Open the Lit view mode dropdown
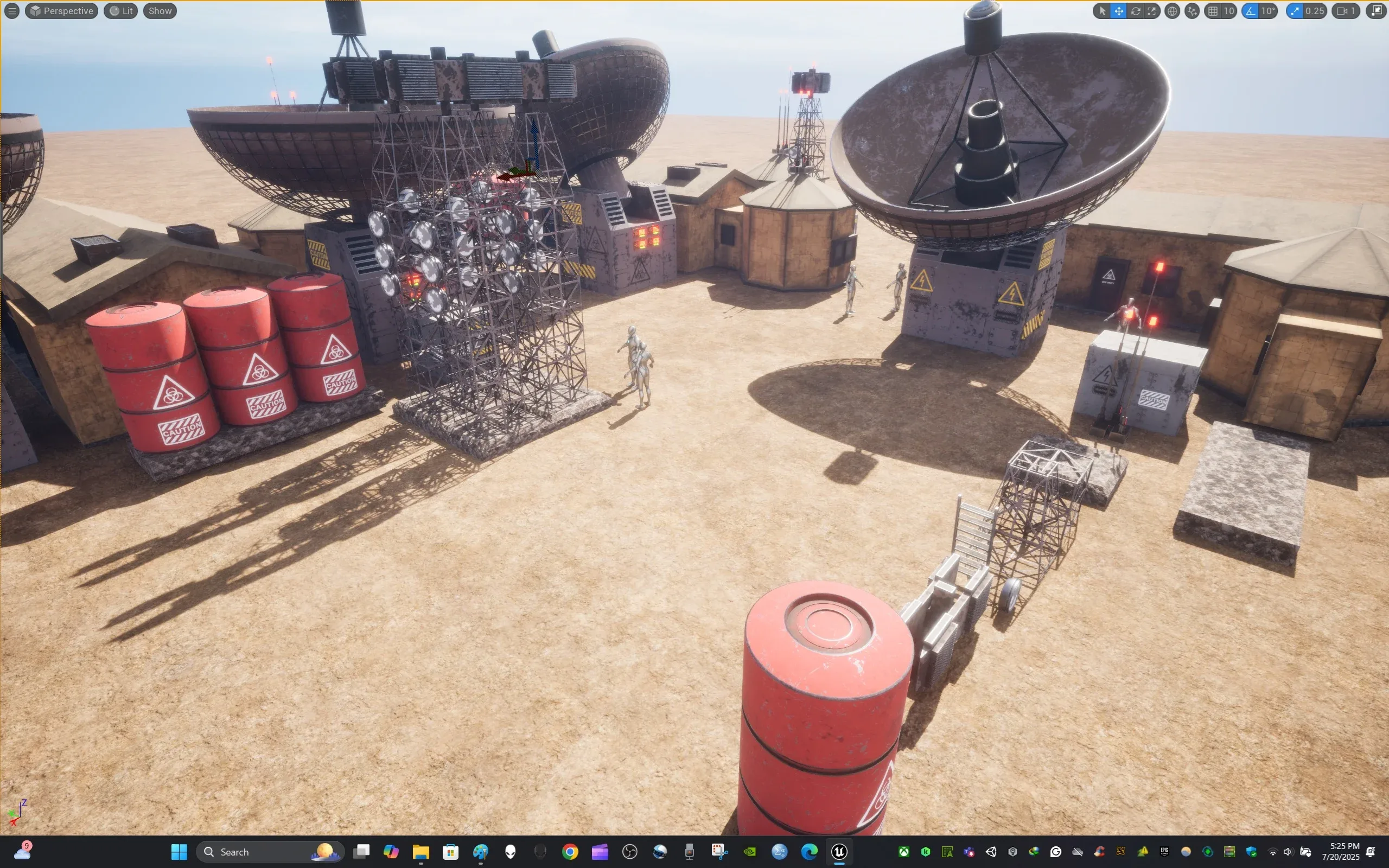Viewport: 1389px width, 868px height. (120, 10)
